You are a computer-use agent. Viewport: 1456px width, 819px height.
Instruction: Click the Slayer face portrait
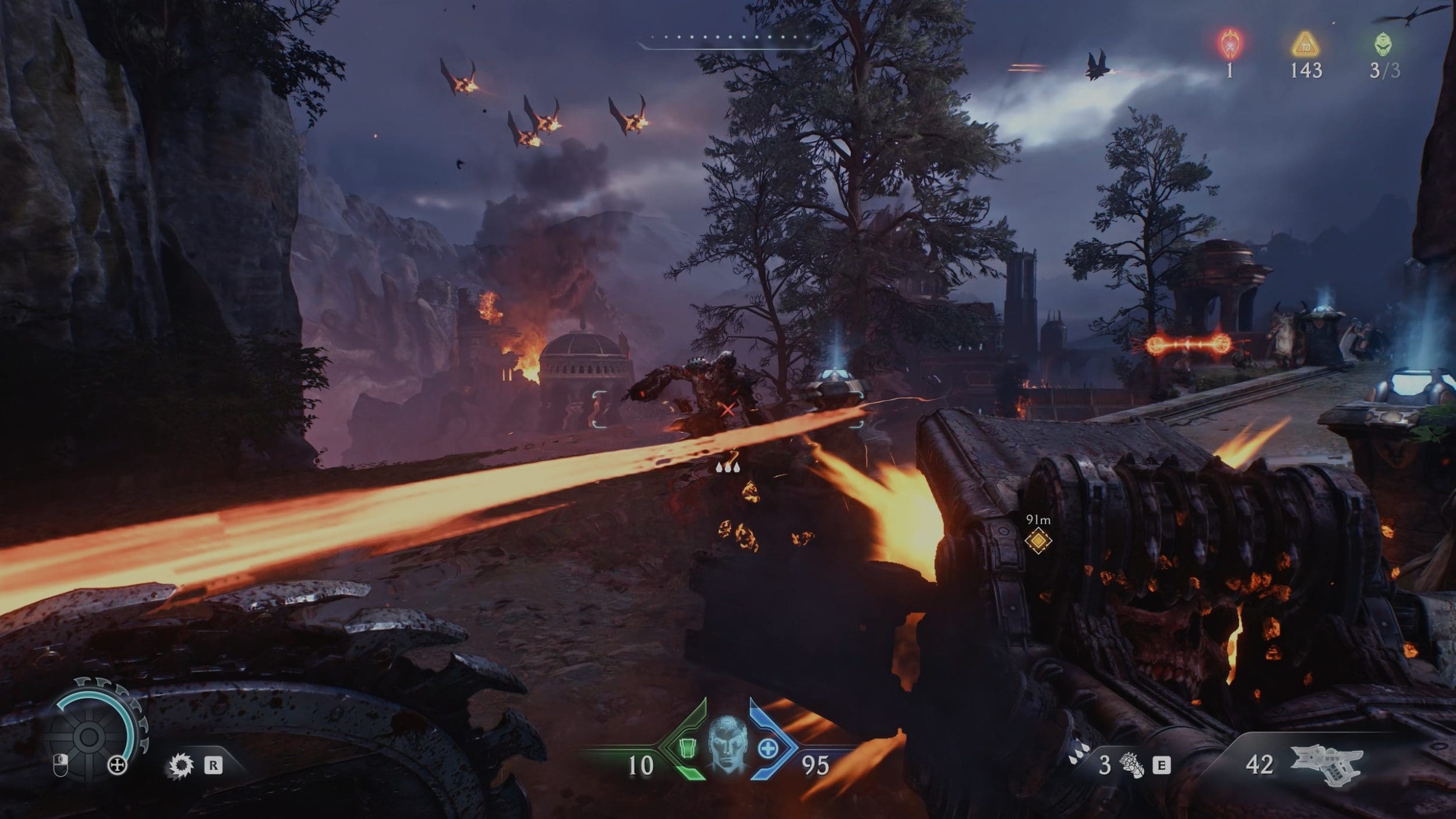coord(728,746)
